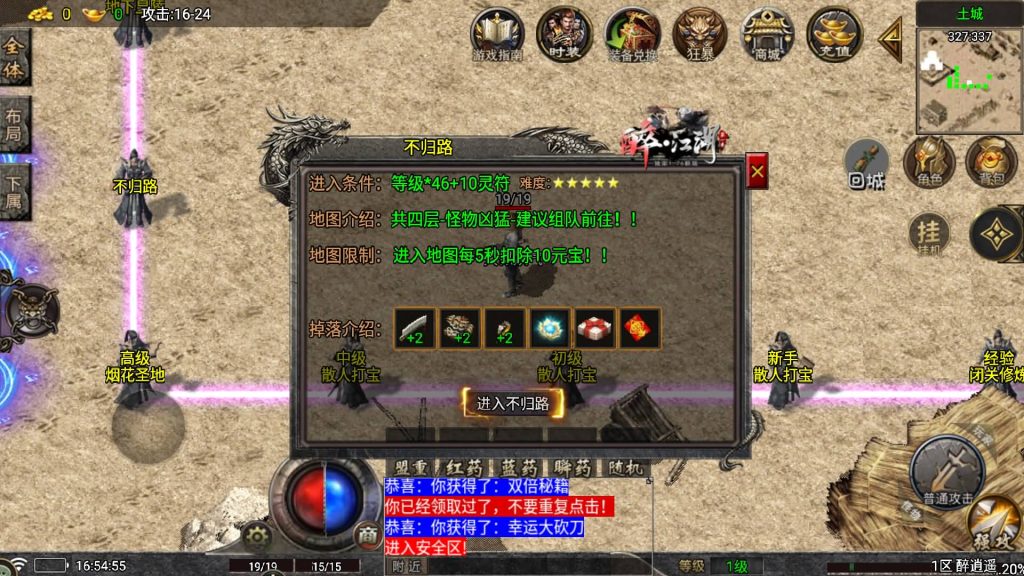Open the 商城 shop
This screenshot has height=576, width=1024.
point(767,34)
